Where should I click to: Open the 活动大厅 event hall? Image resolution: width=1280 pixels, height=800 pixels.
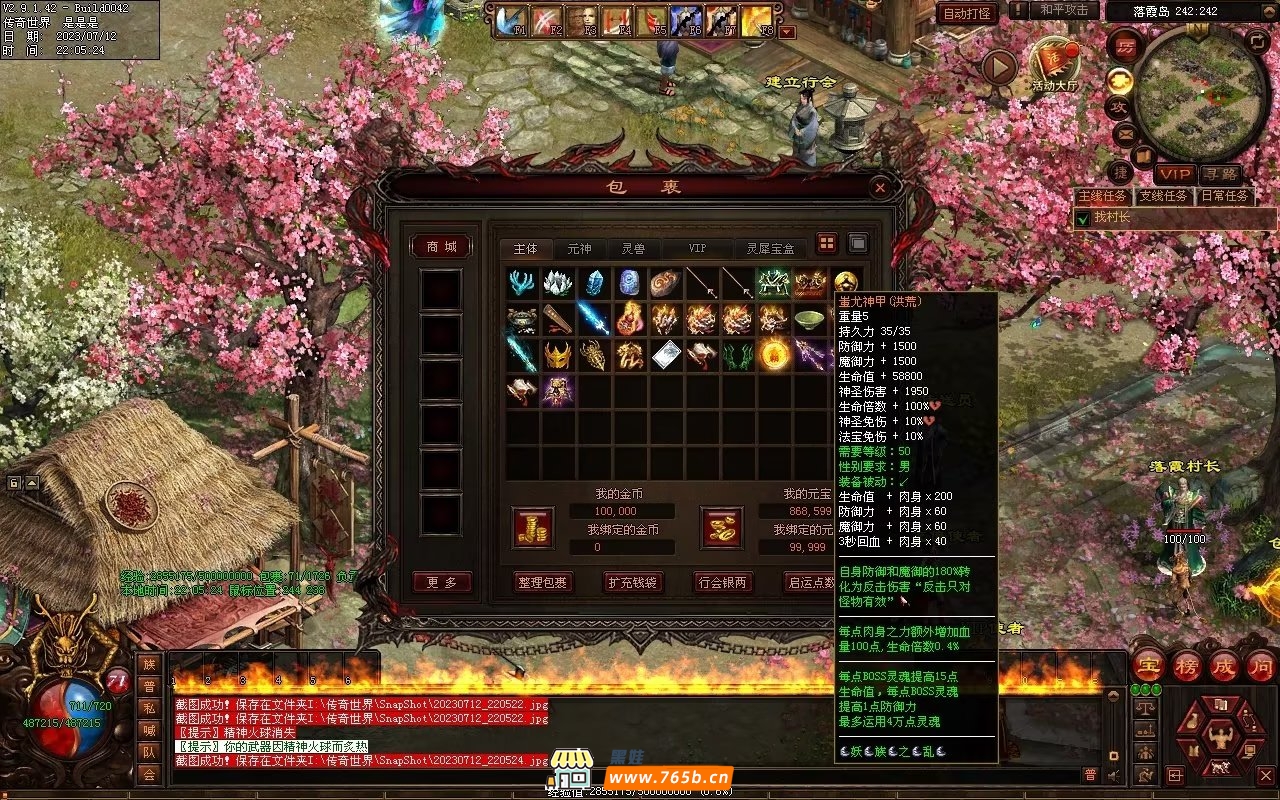[1055, 64]
